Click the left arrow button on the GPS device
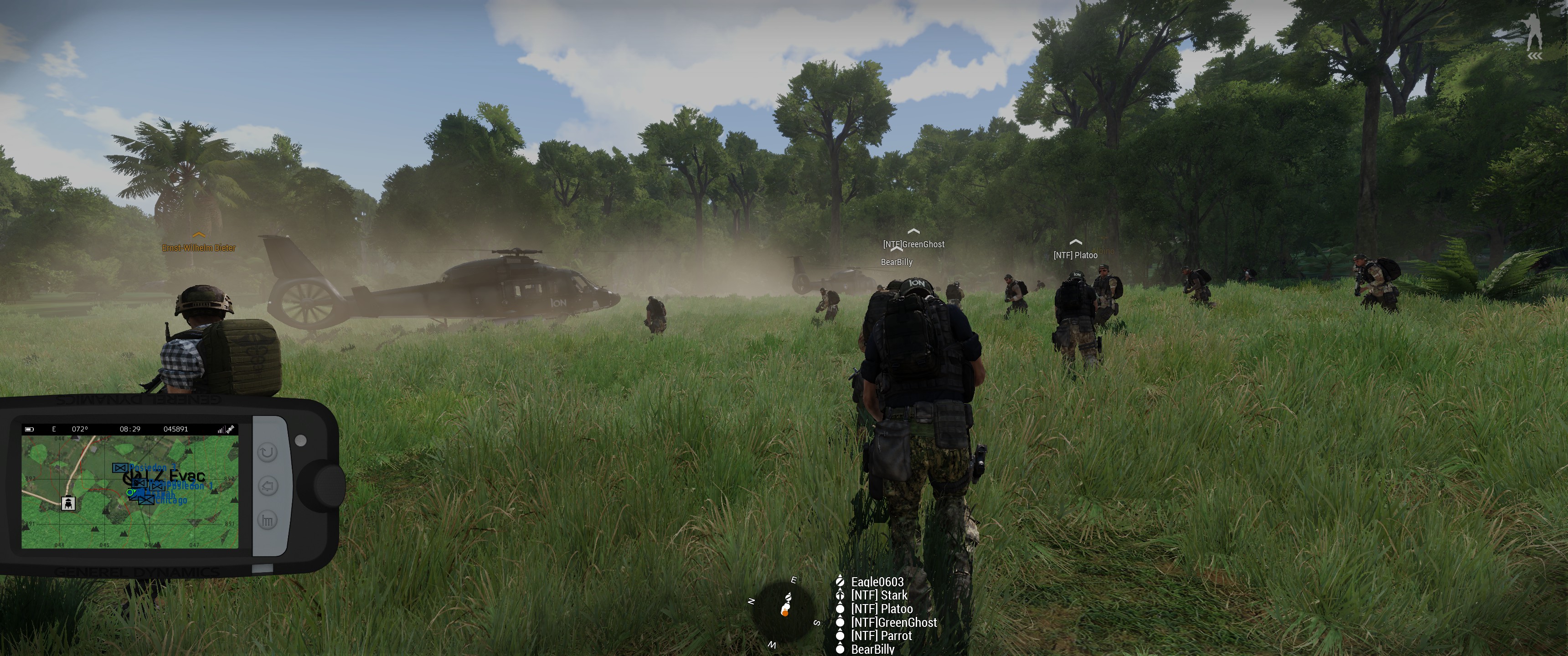The image size is (1568, 656). click(268, 486)
